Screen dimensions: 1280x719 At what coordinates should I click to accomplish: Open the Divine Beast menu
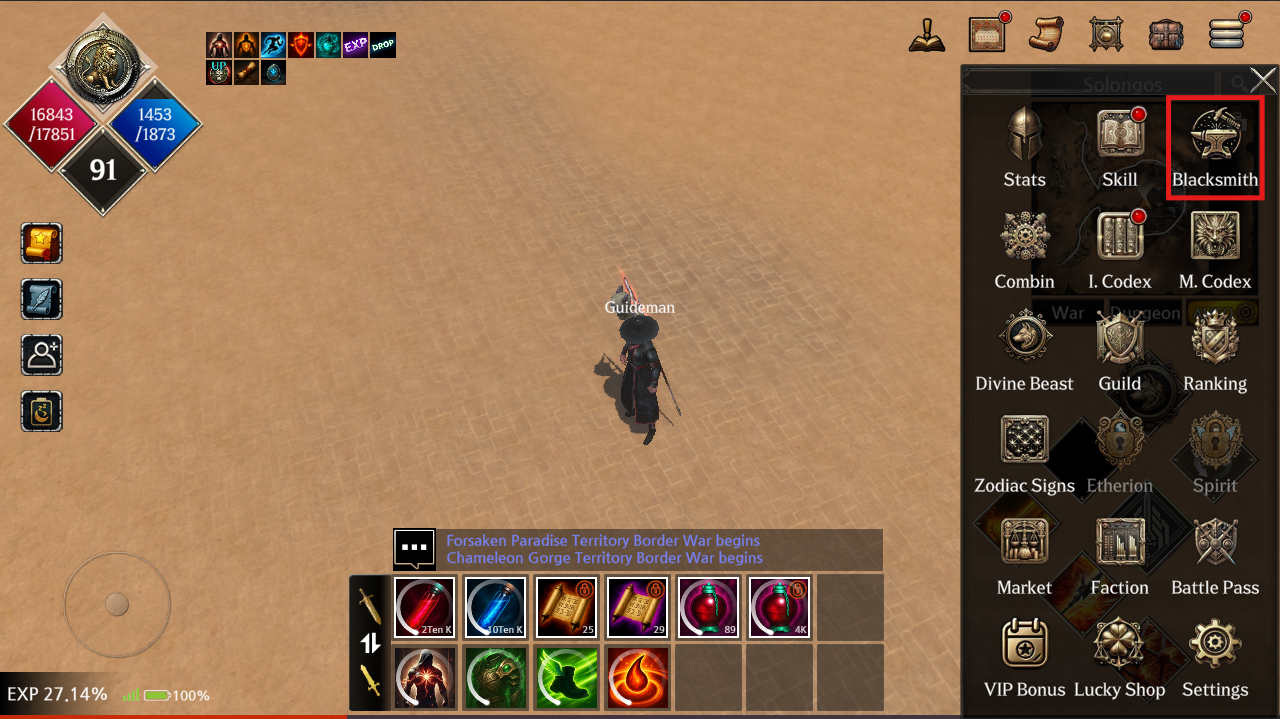pyautogui.click(x=1024, y=350)
